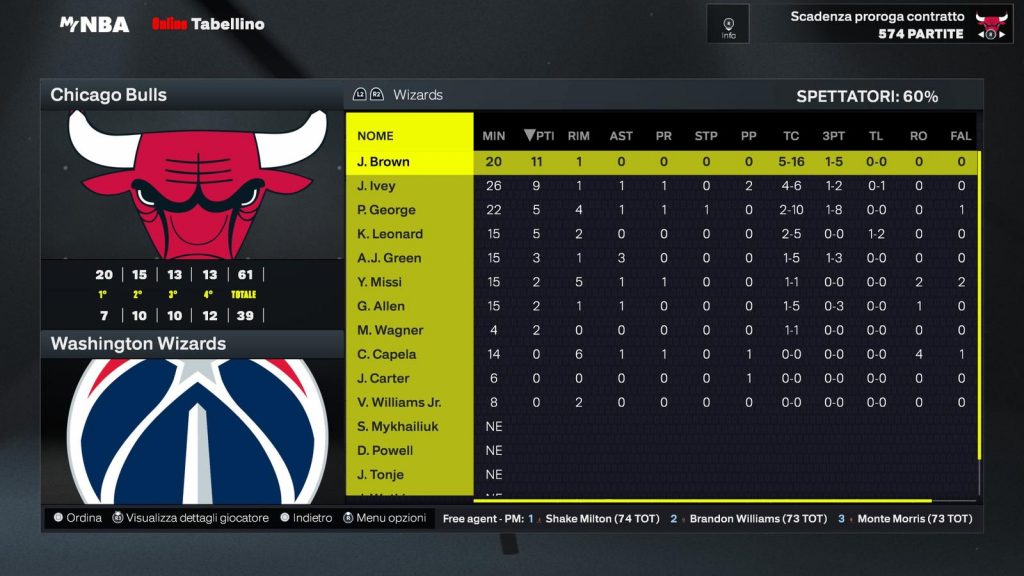Highlight the C. Capela row
Viewport: 1024px width, 576px height.
click(386, 354)
